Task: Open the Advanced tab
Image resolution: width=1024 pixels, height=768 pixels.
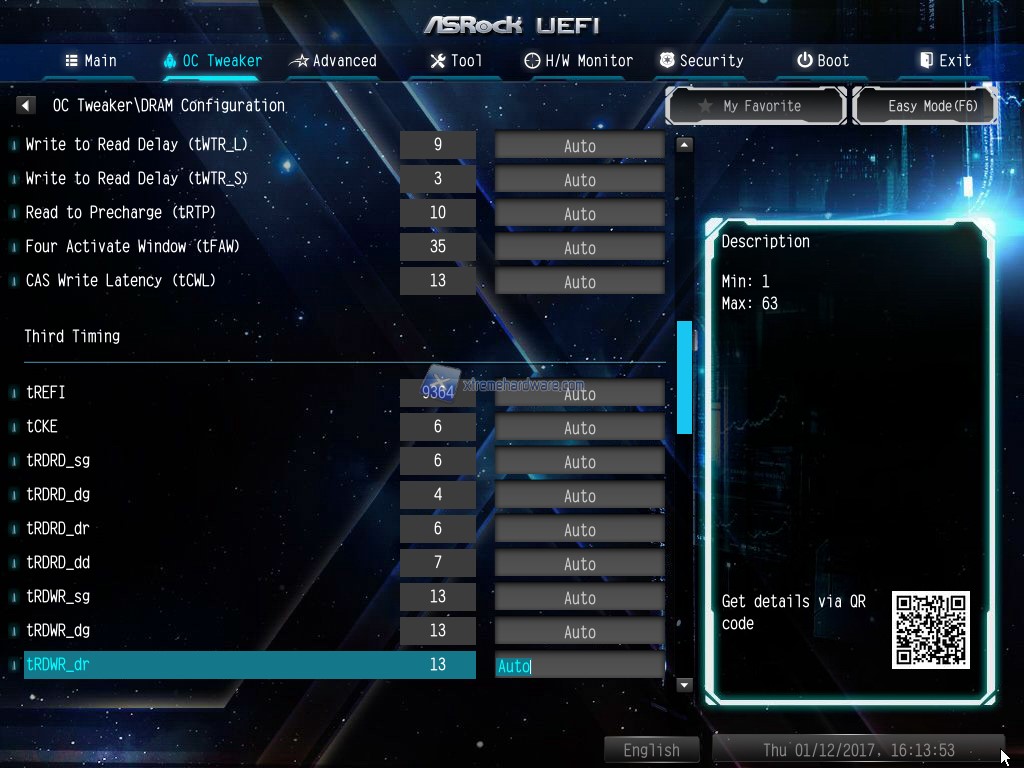Action: click(333, 61)
